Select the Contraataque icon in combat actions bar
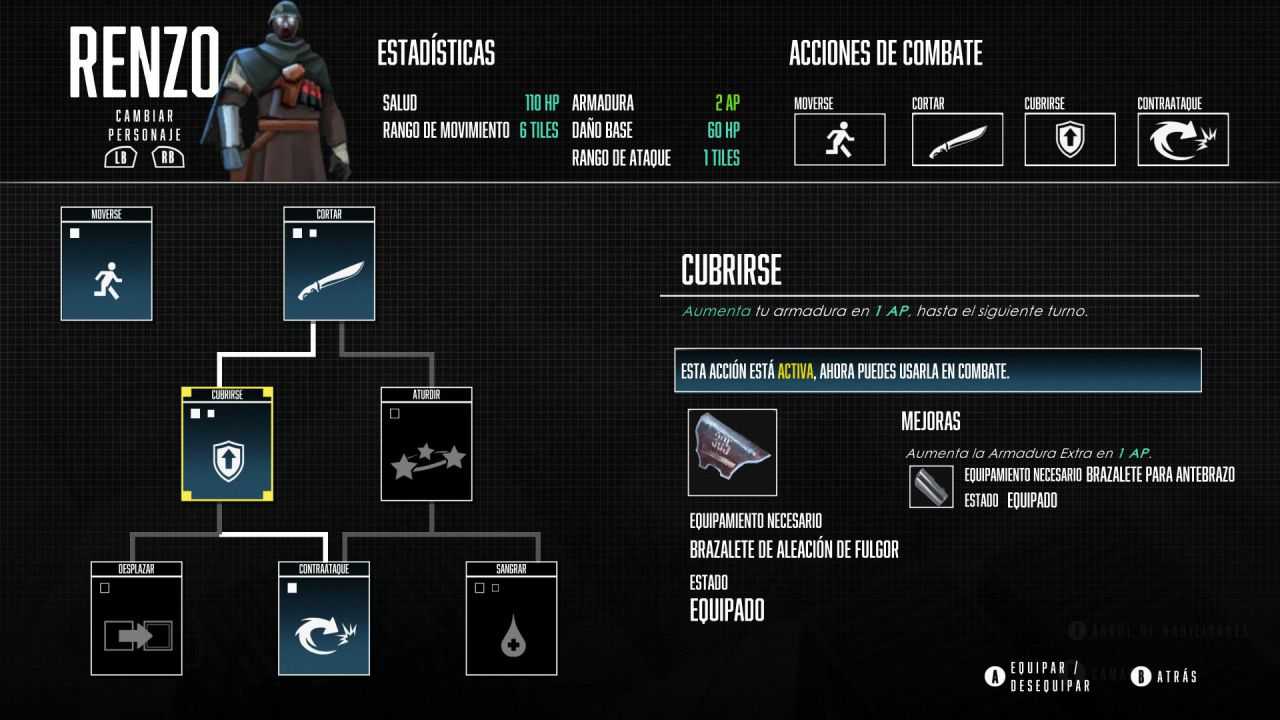1280x720 pixels. click(x=1183, y=140)
